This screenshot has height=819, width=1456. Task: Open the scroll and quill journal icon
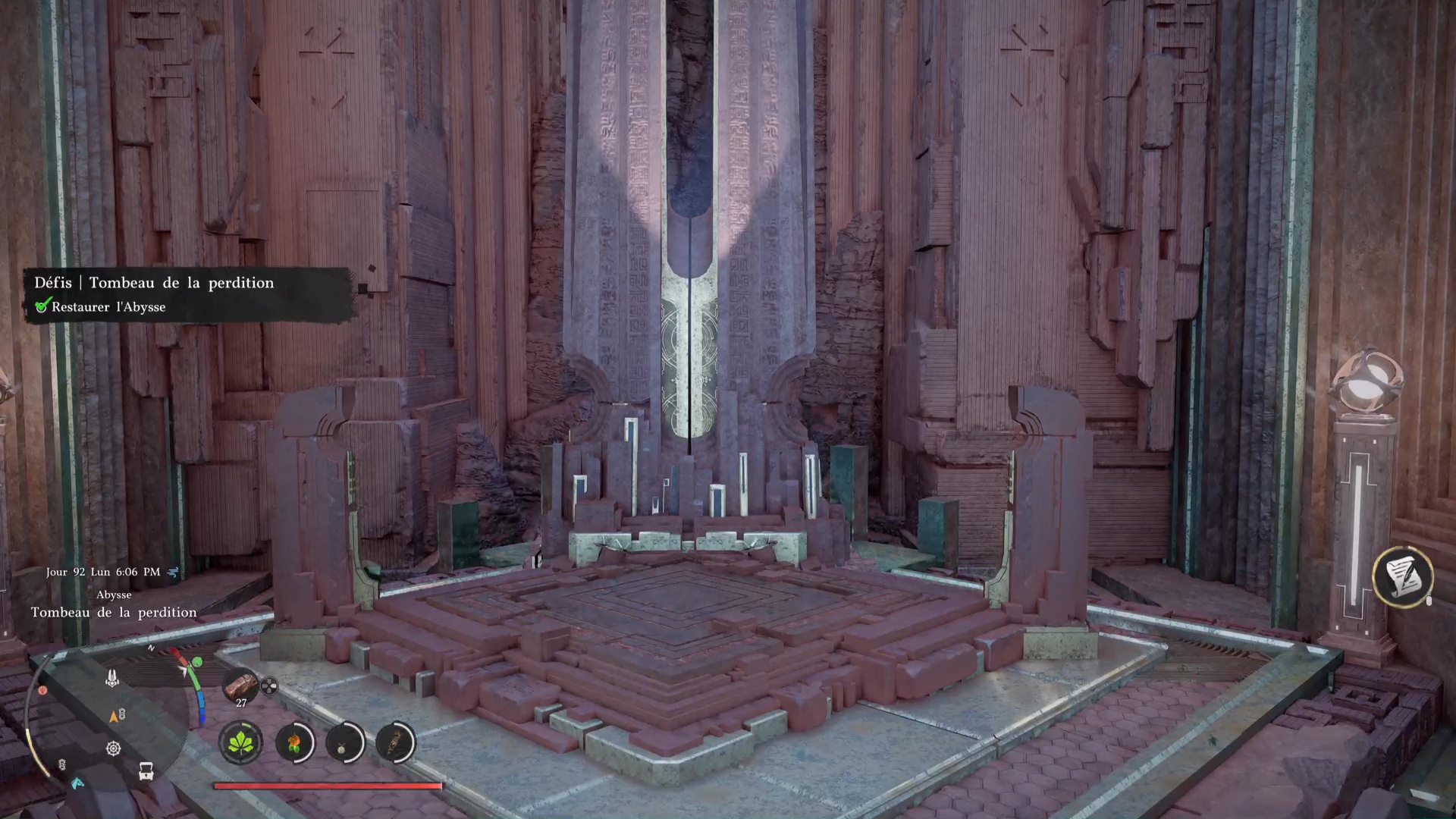1402,577
